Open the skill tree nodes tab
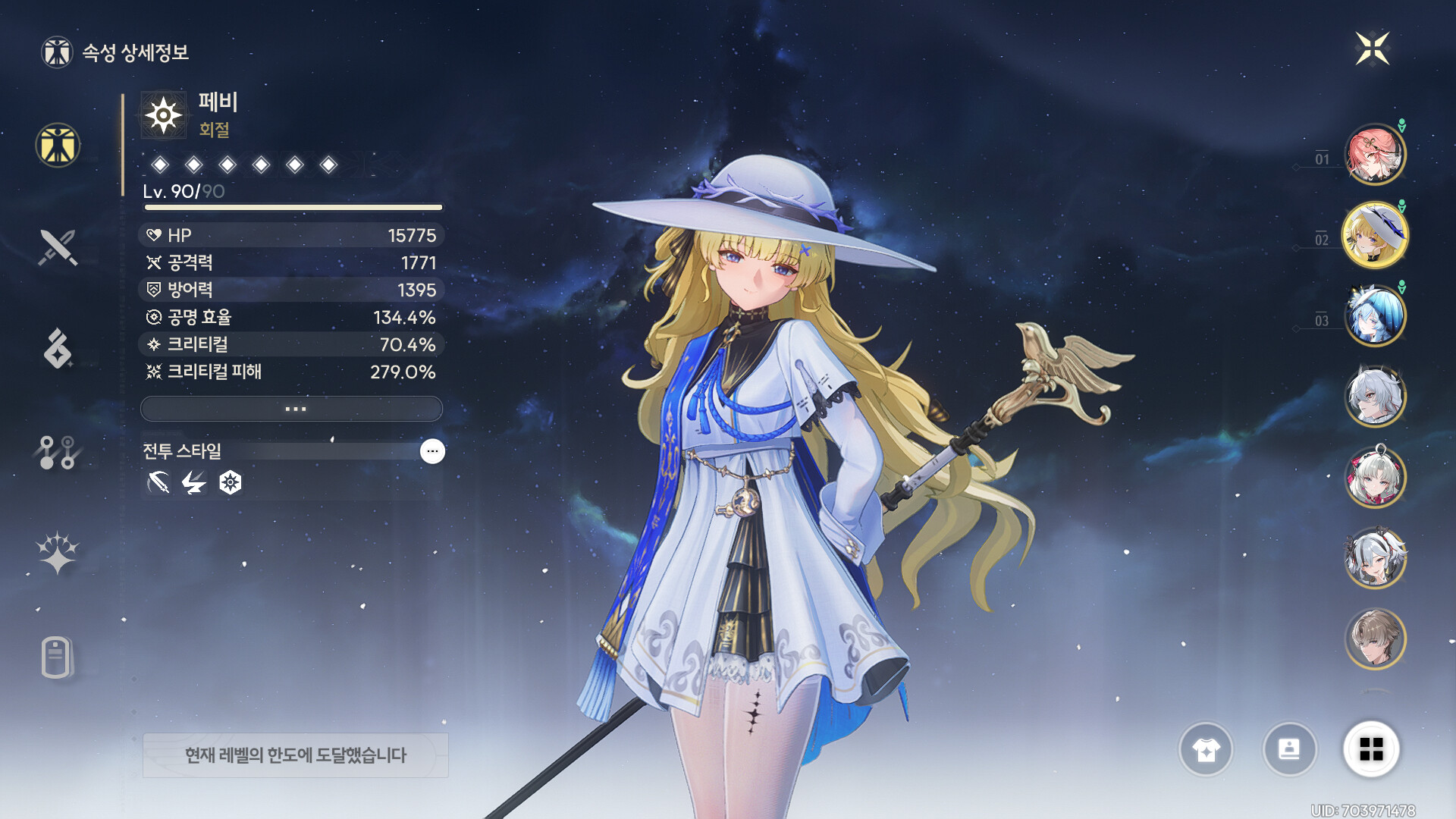The width and height of the screenshot is (1456, 819). click(x=58, y=452)
